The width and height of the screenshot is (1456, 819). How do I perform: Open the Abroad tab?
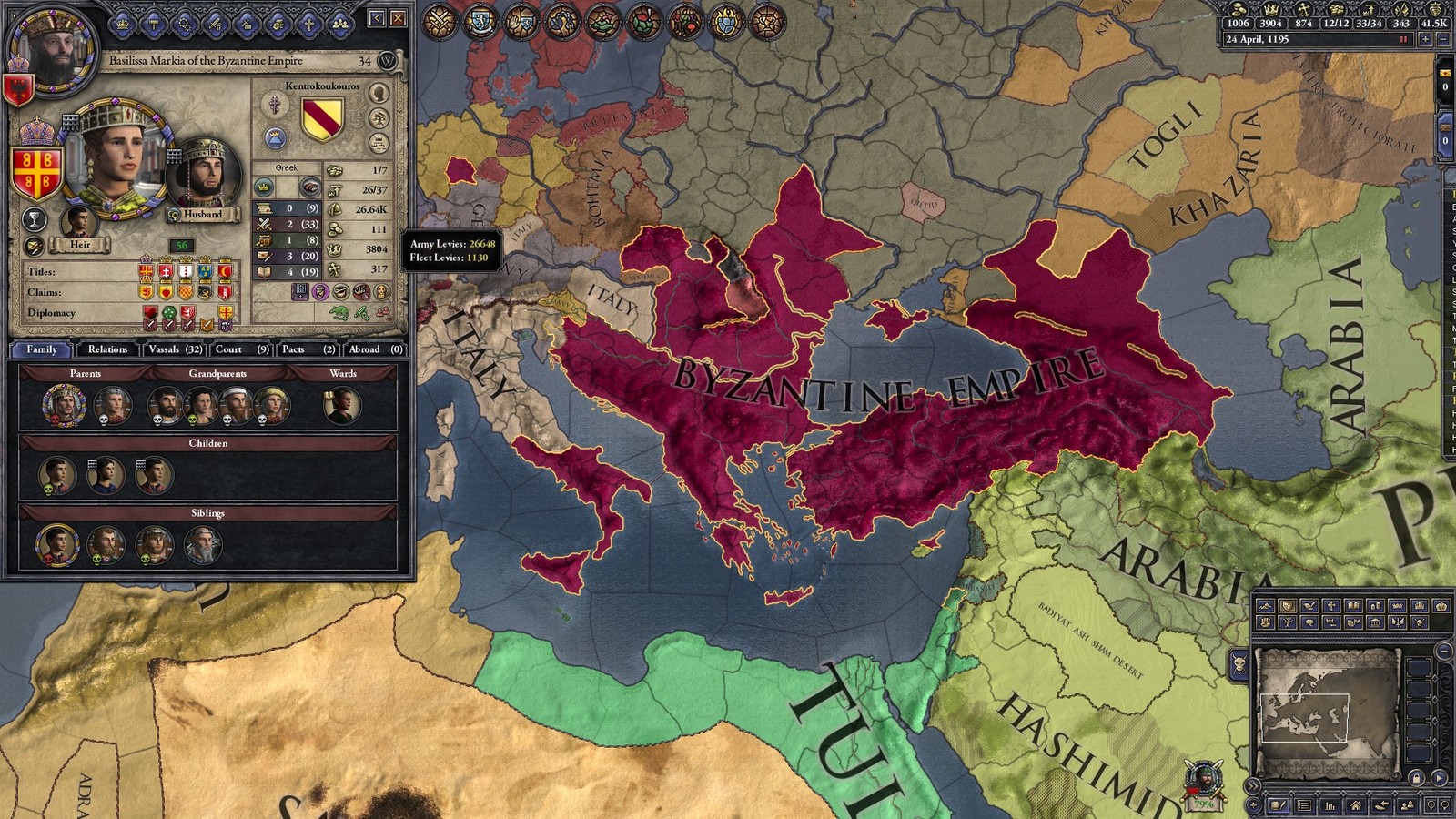pyautogui.click(x=375, y=349)
